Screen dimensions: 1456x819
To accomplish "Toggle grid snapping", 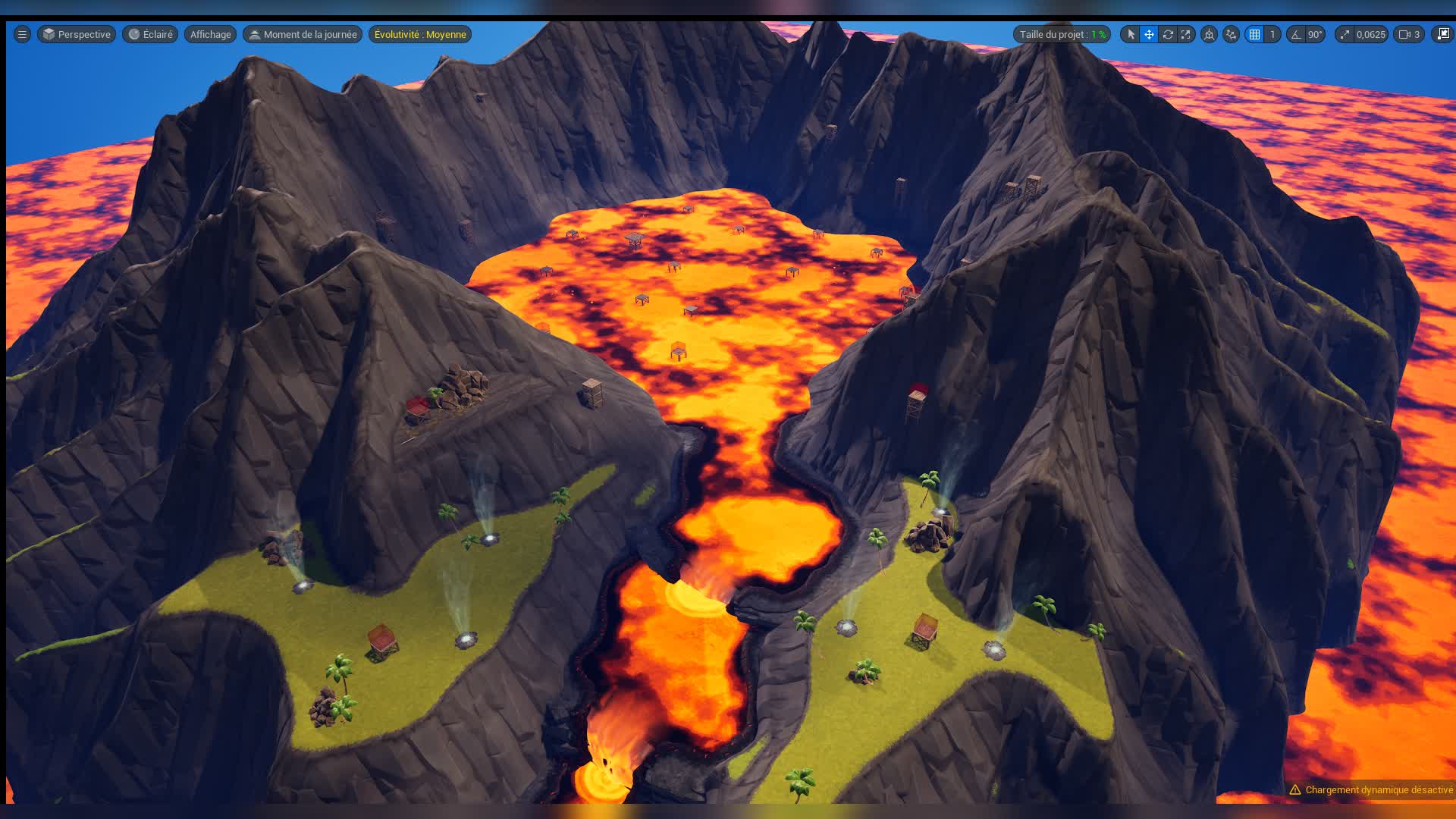I will [x=1255, y=34].
